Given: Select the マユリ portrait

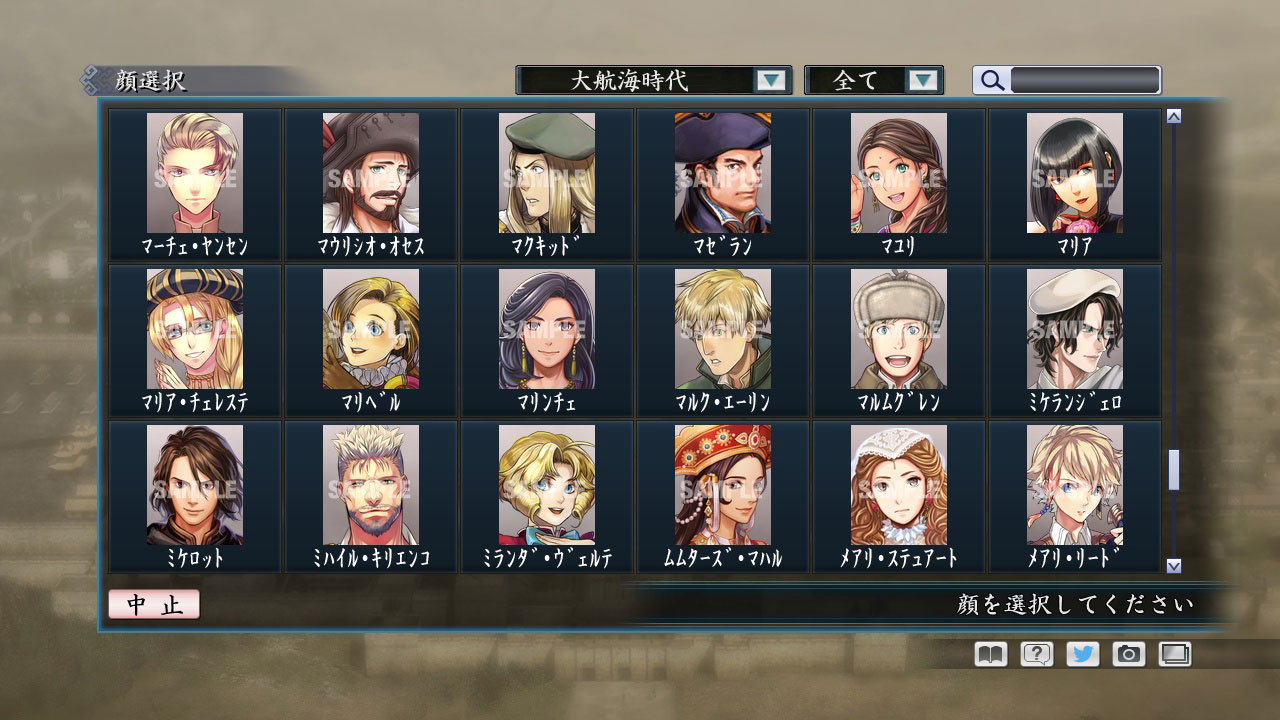Looking at the screenshot, I should pos(899,175).
